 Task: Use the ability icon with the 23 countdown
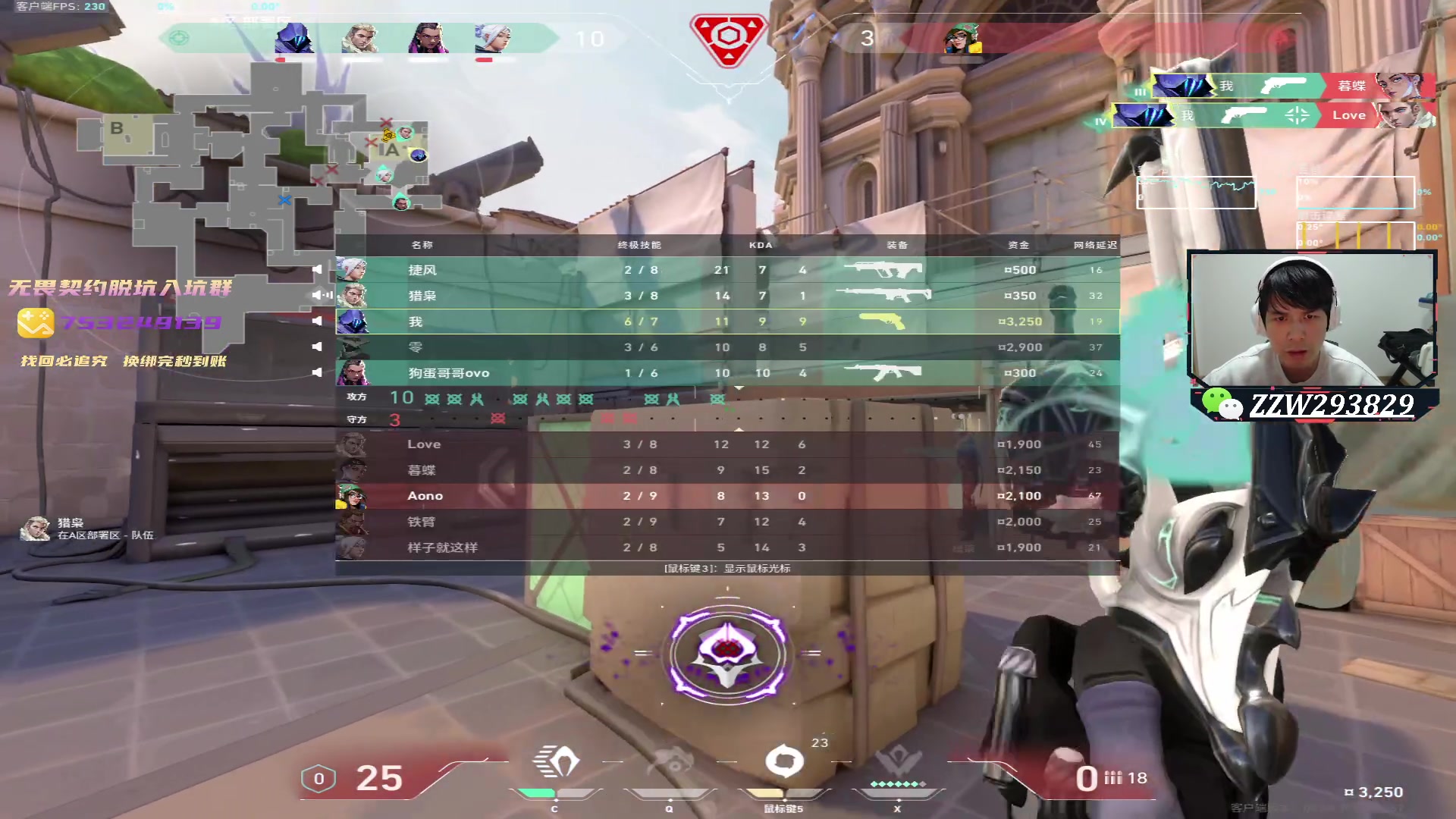(784, 761)
